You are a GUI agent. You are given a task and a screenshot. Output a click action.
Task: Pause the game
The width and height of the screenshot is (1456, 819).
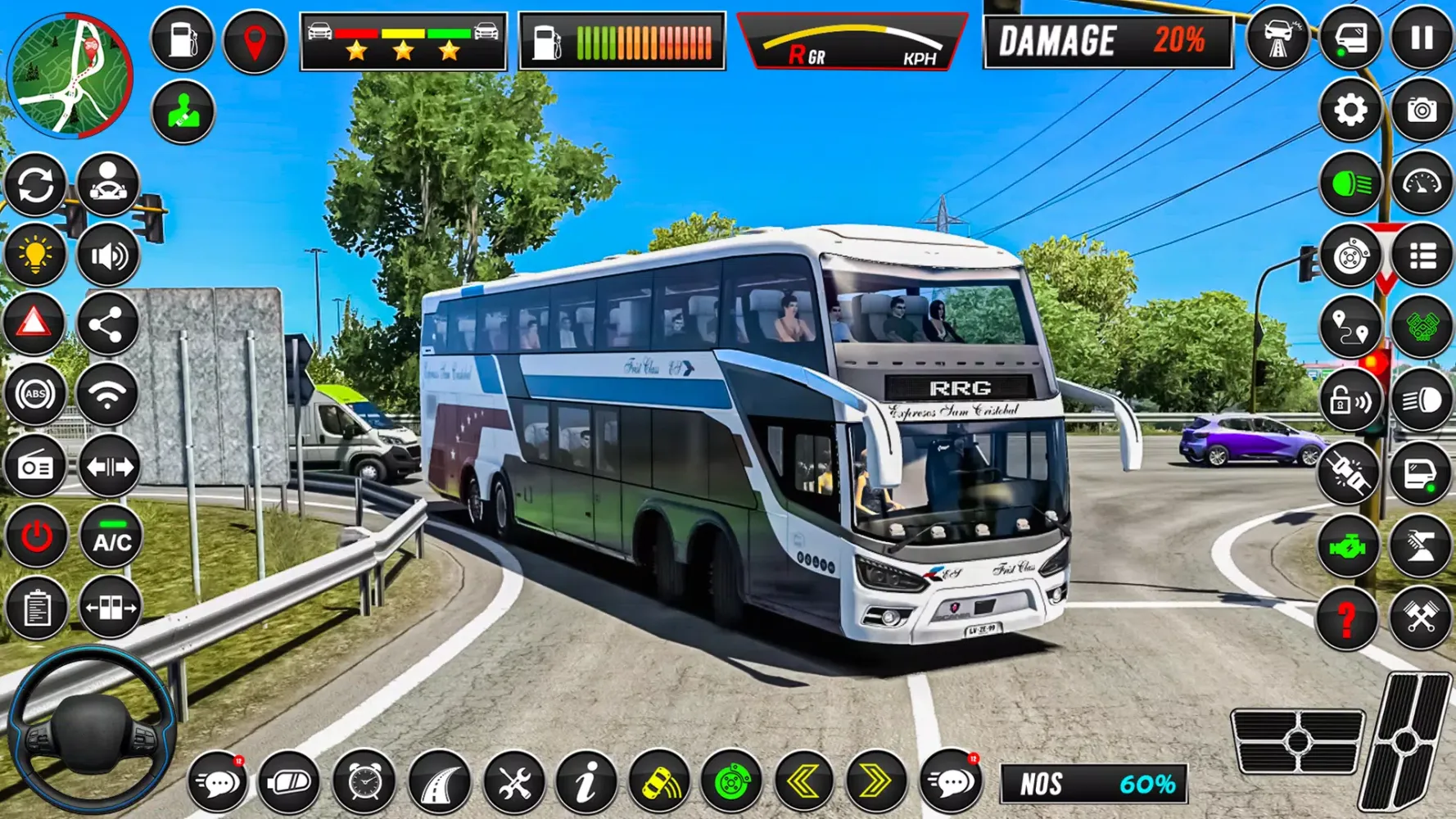(1422, 40)
